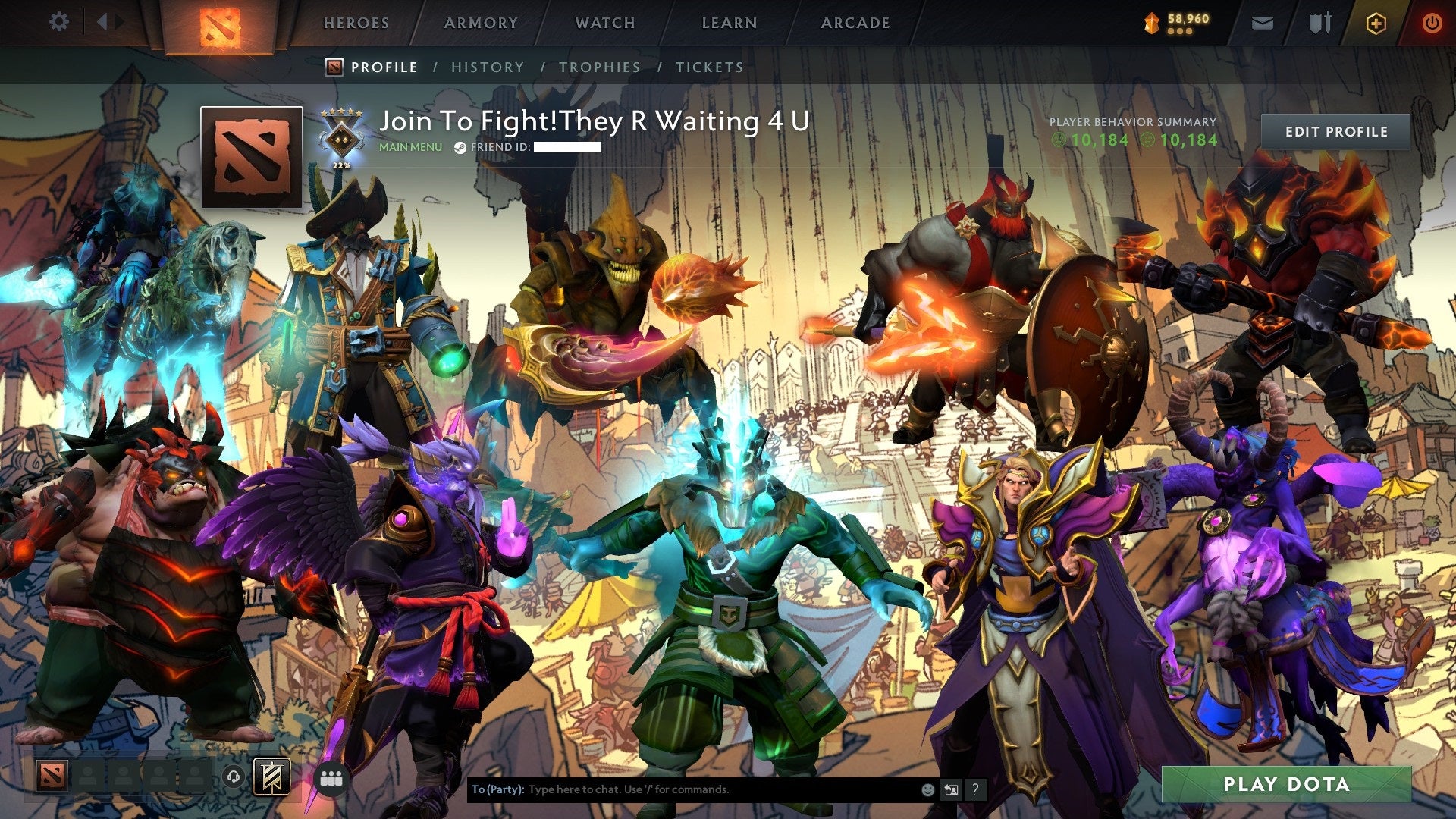The height and width of the screenshot is (819, 1456).
Task: Switch to the HISTORY tab
Action: coord(487,67)
